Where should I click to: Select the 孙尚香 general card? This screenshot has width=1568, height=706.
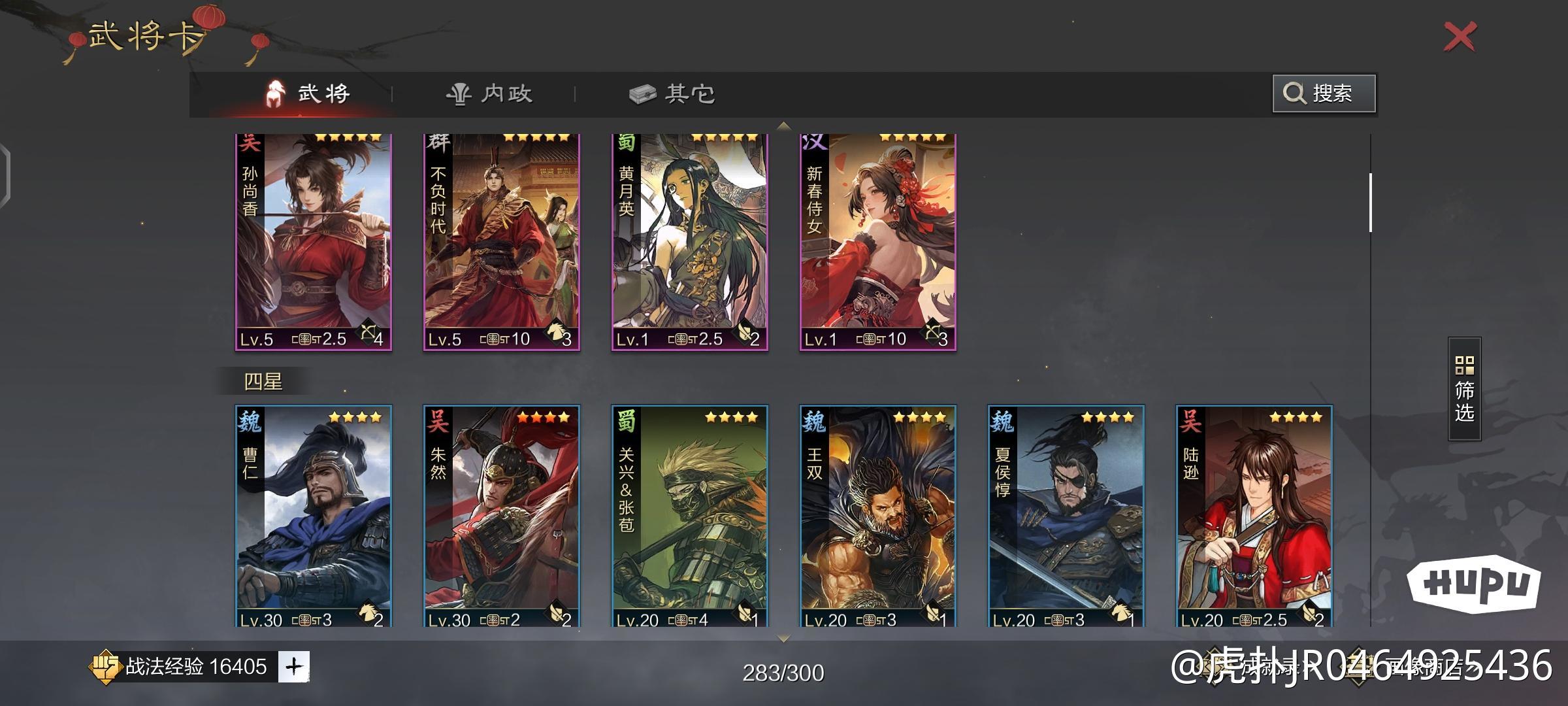[x=314, y=242]
